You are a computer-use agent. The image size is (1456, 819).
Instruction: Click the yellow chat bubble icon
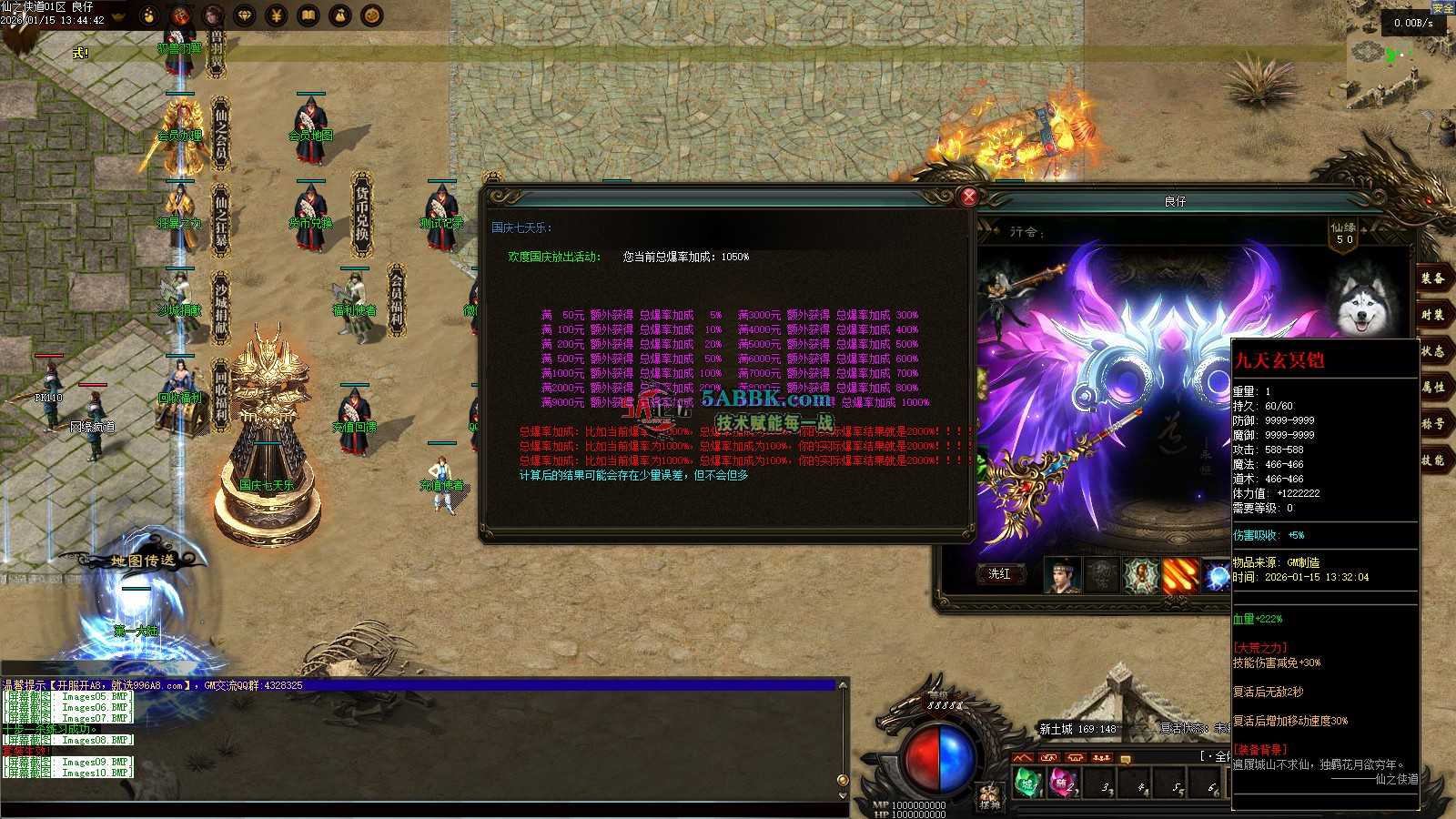click(1126, 759)
